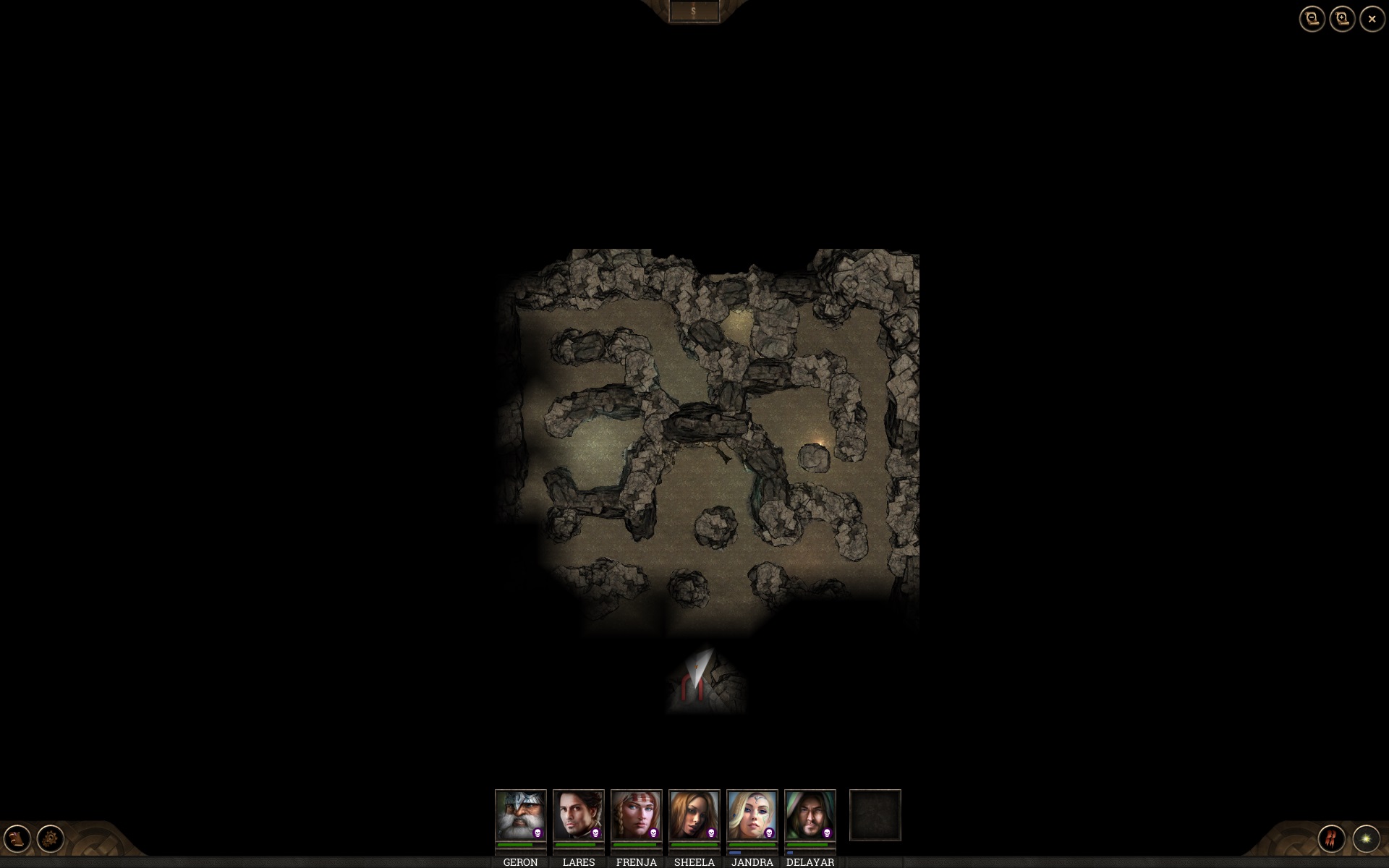Open the journal book icon
Viewport: 1389px width, 868px height.
(x=17, y=839)
